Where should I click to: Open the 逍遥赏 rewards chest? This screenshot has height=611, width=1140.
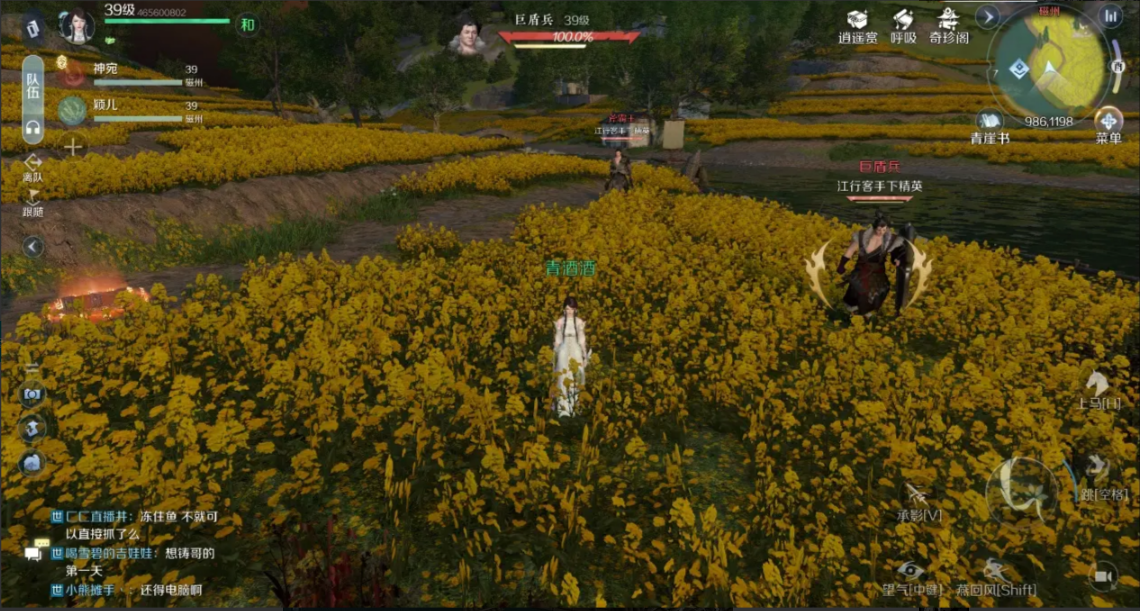[857, 20]
